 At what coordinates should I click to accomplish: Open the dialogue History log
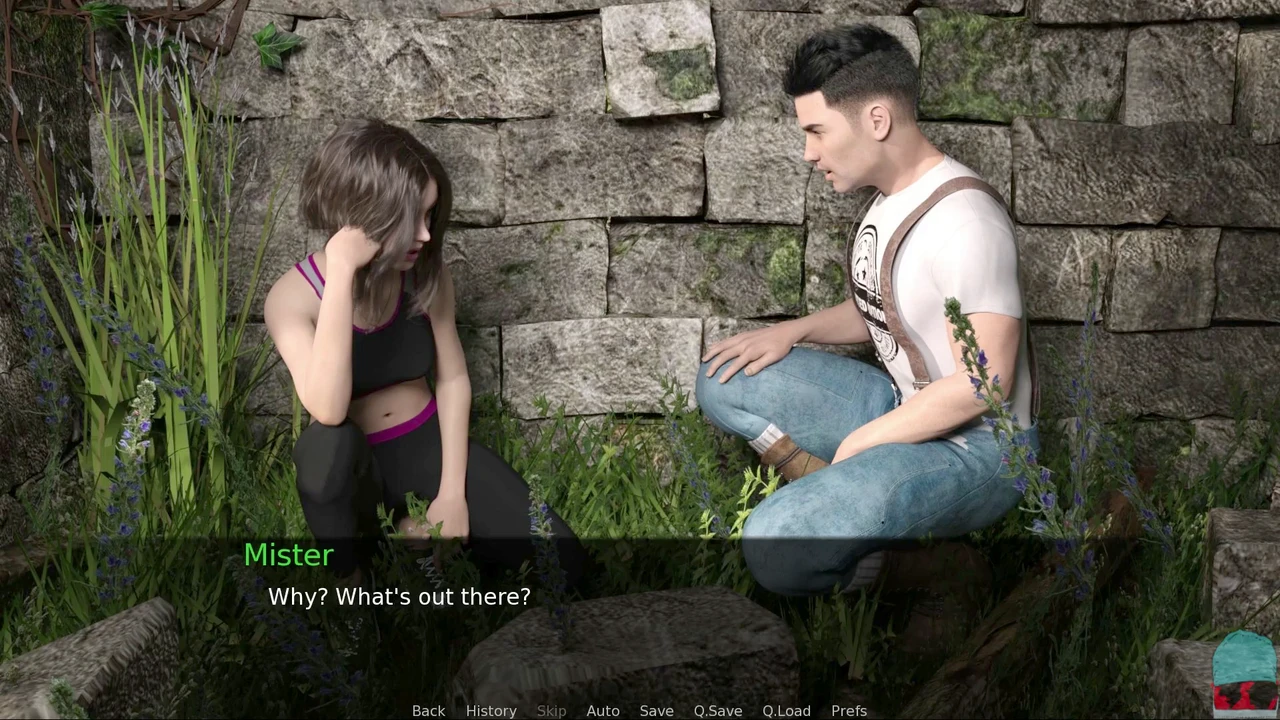(x=491, y=710)
